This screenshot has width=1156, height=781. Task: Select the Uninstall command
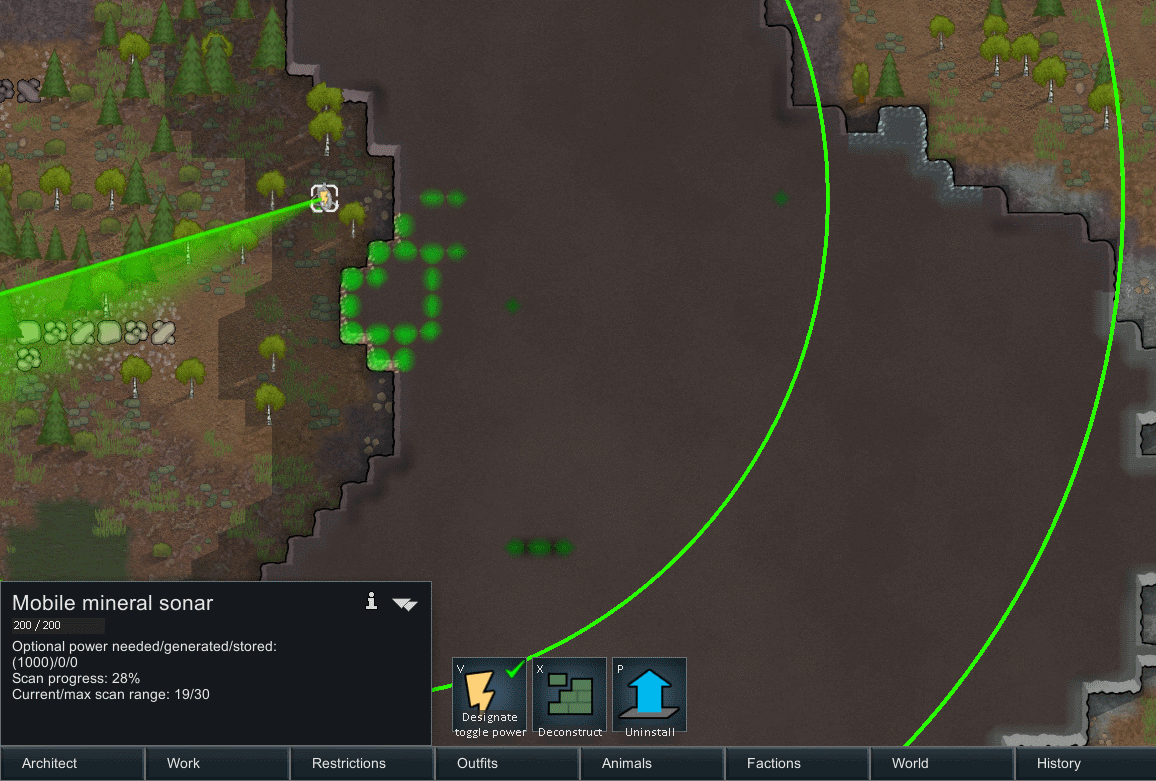(650, 695)
